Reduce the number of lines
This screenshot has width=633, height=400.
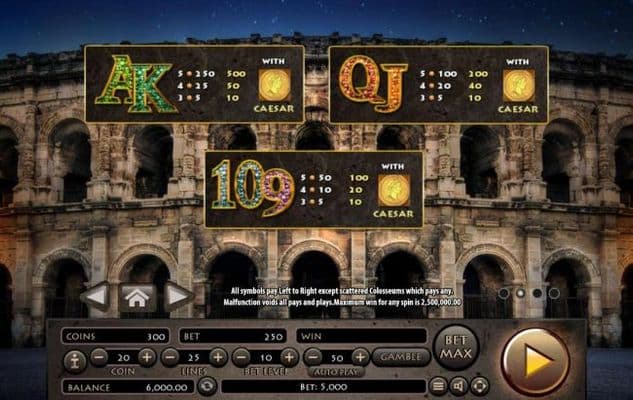click(170, 357)
